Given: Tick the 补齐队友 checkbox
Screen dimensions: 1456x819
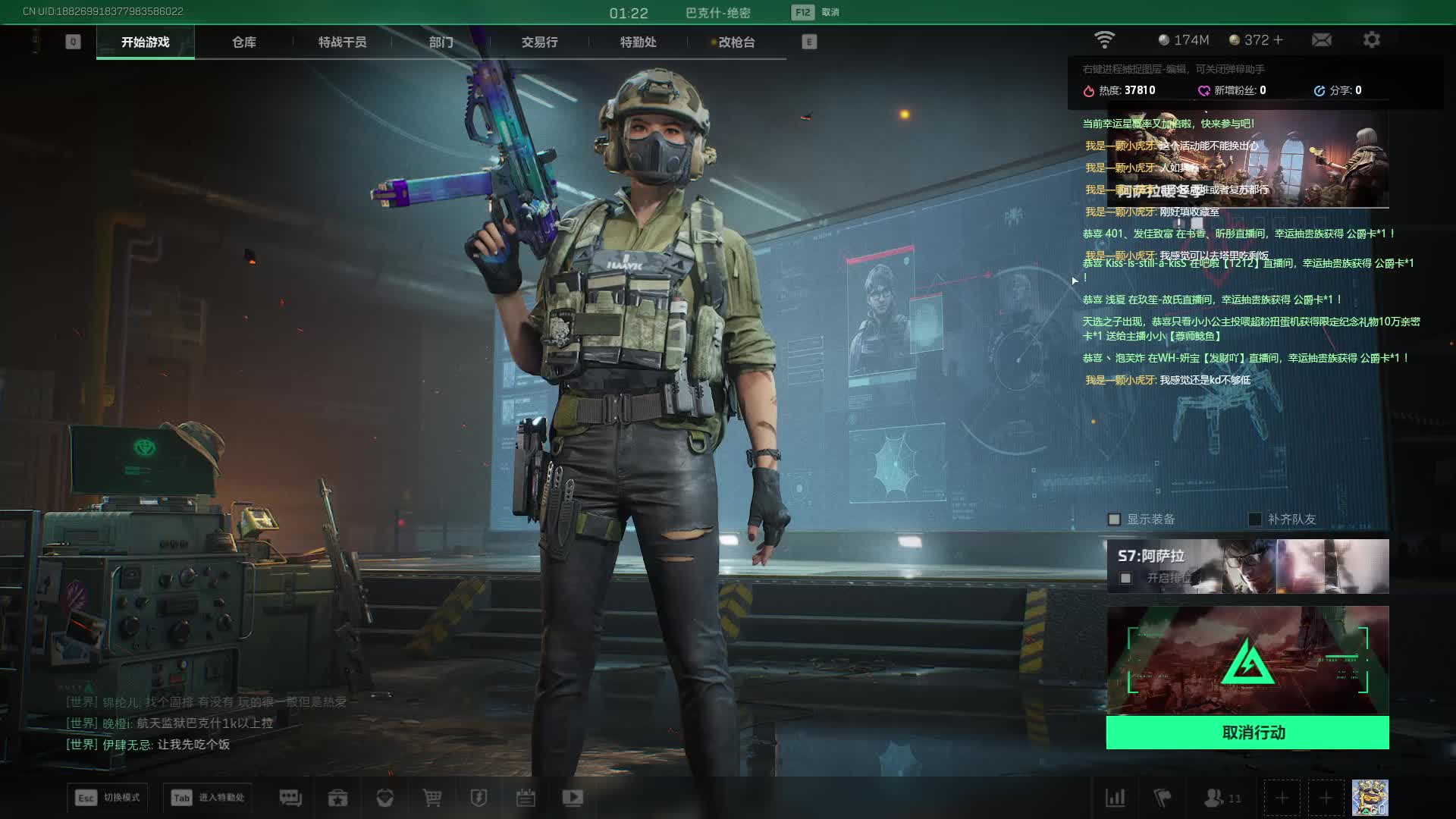Looking at the screenshot, I should click(x=1255, y=519).
